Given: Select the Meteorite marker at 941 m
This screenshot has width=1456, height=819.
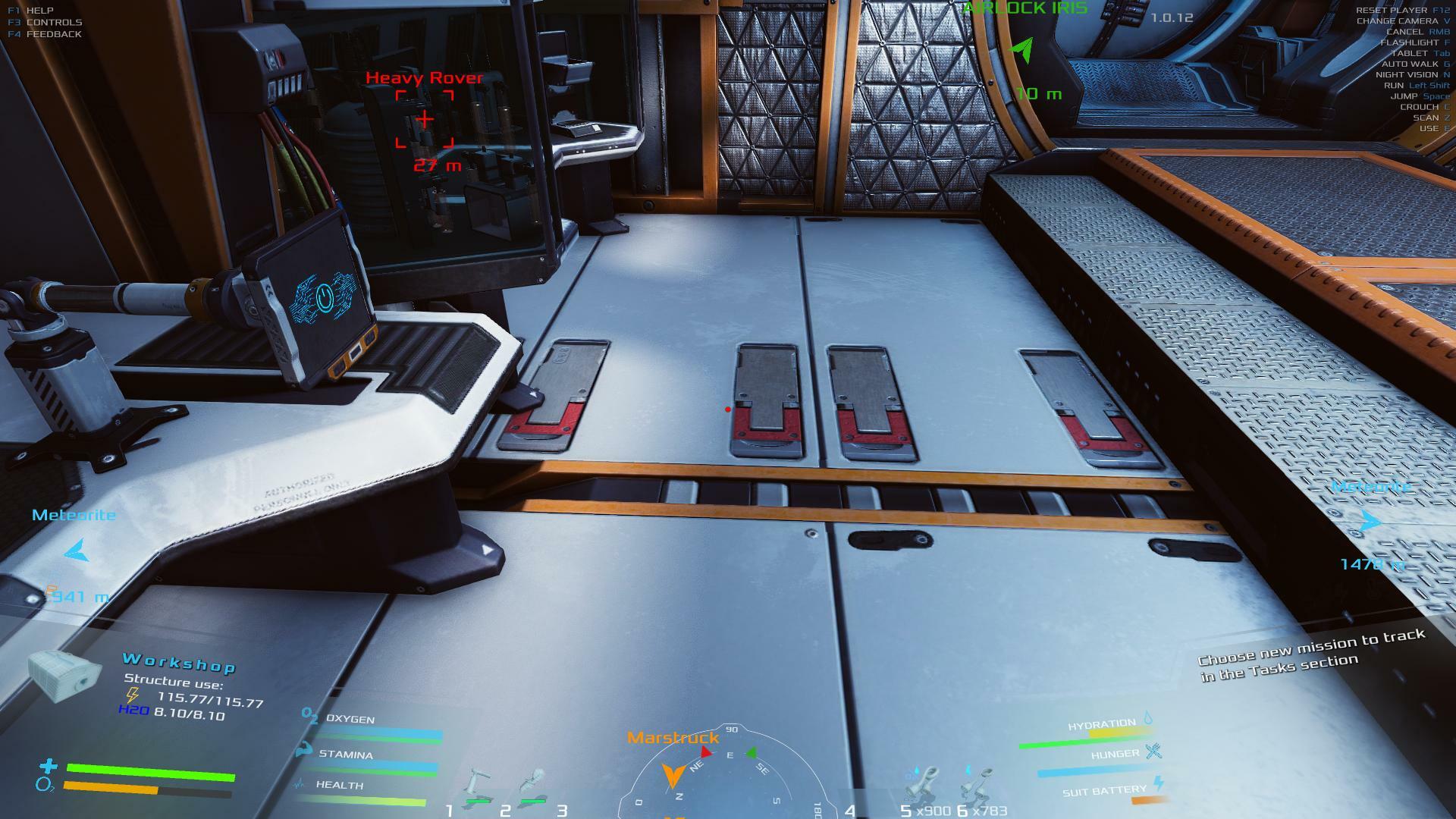Looking at the screenshot, I should click(x=76, y=551).
